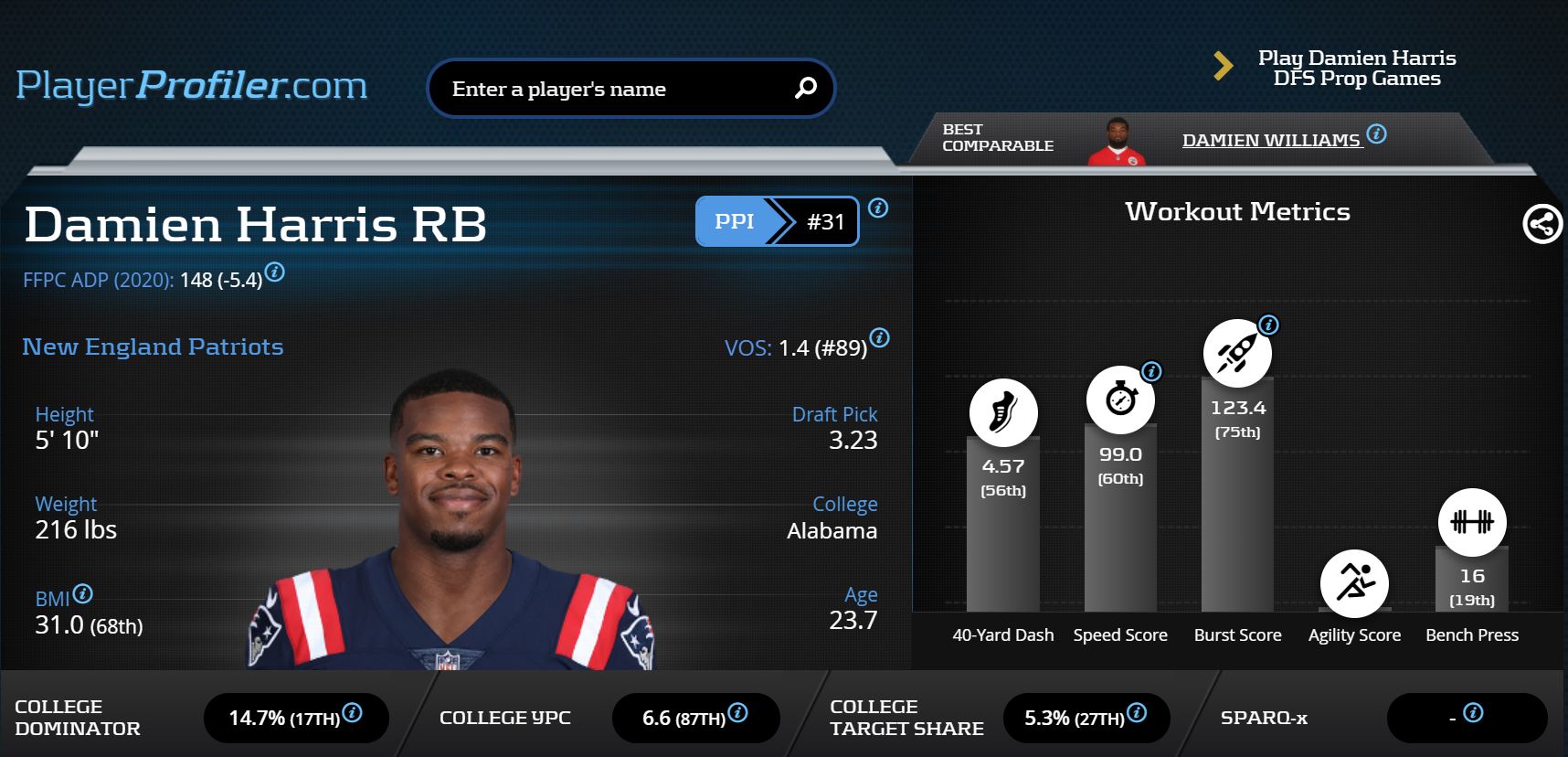
Task: Submit search with the magnifying glass icon
Action: point(805,88)
